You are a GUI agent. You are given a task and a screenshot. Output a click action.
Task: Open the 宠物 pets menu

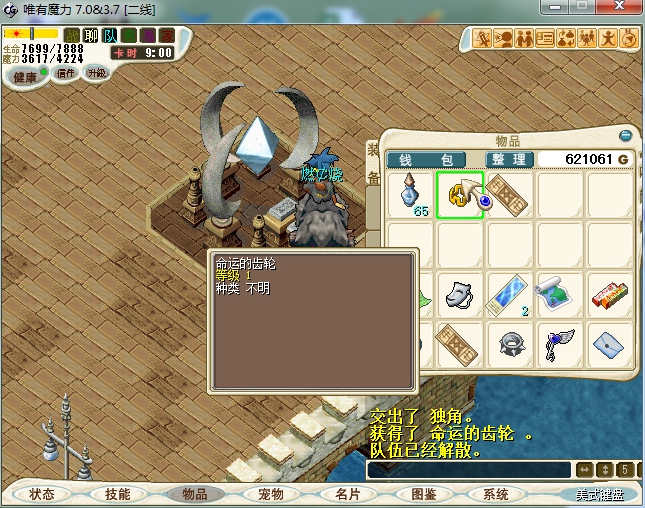[x=271, y=494]
